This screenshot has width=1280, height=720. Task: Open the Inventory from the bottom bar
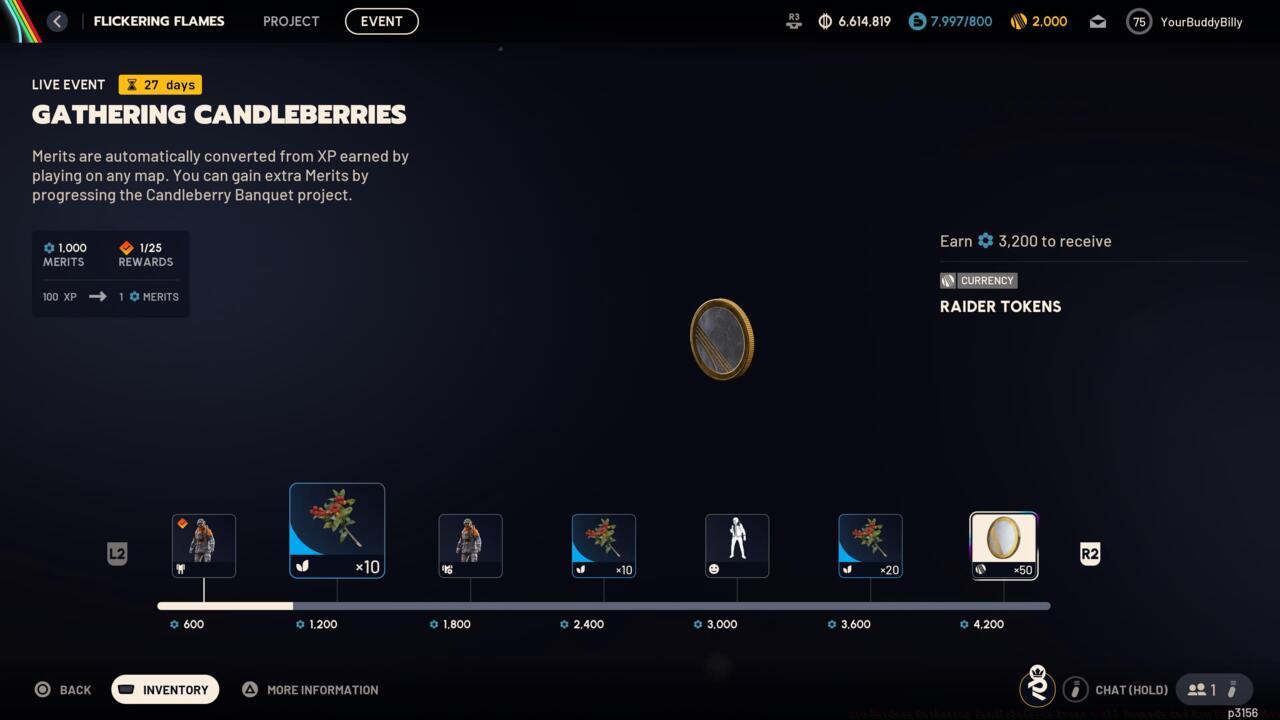click(x=164, y=689)
